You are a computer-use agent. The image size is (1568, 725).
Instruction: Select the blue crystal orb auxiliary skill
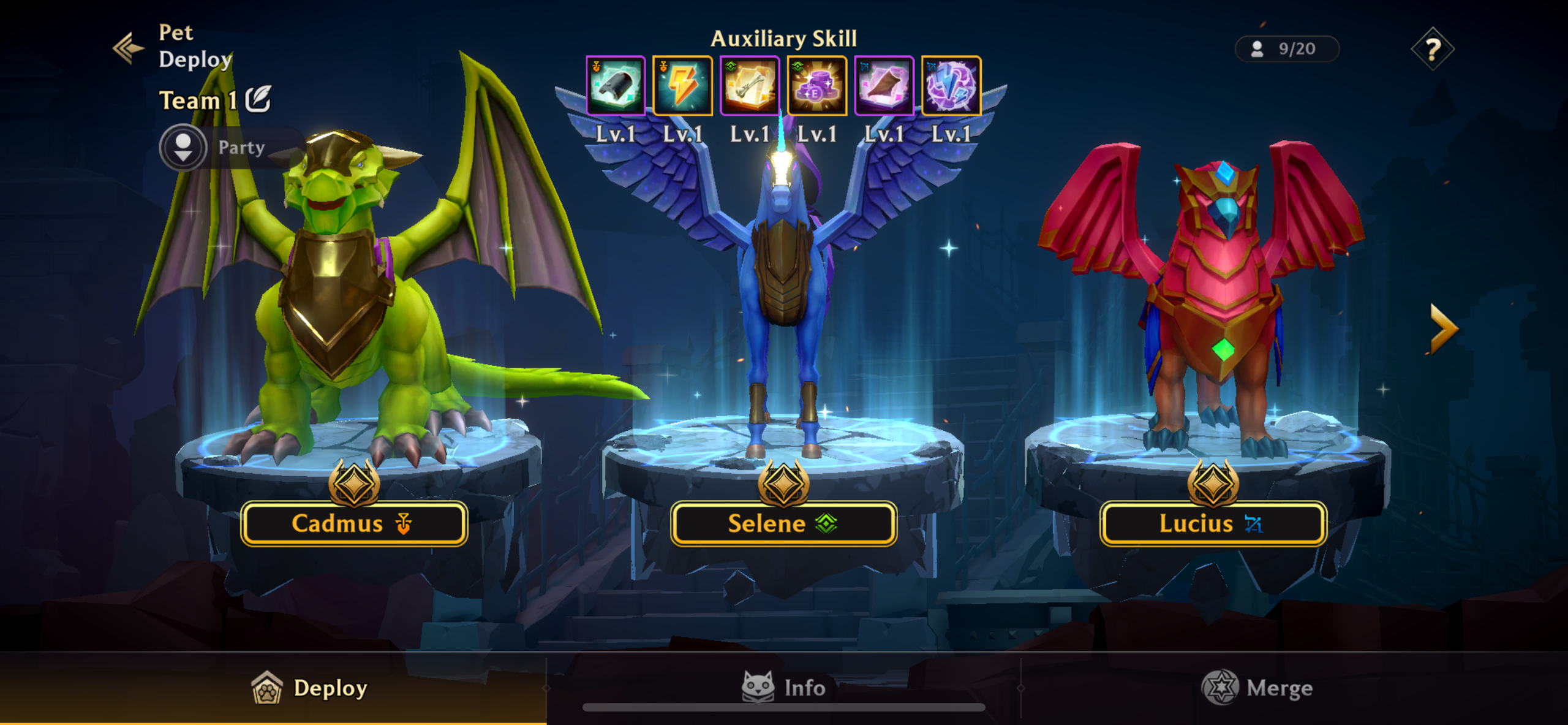point(951,86)
